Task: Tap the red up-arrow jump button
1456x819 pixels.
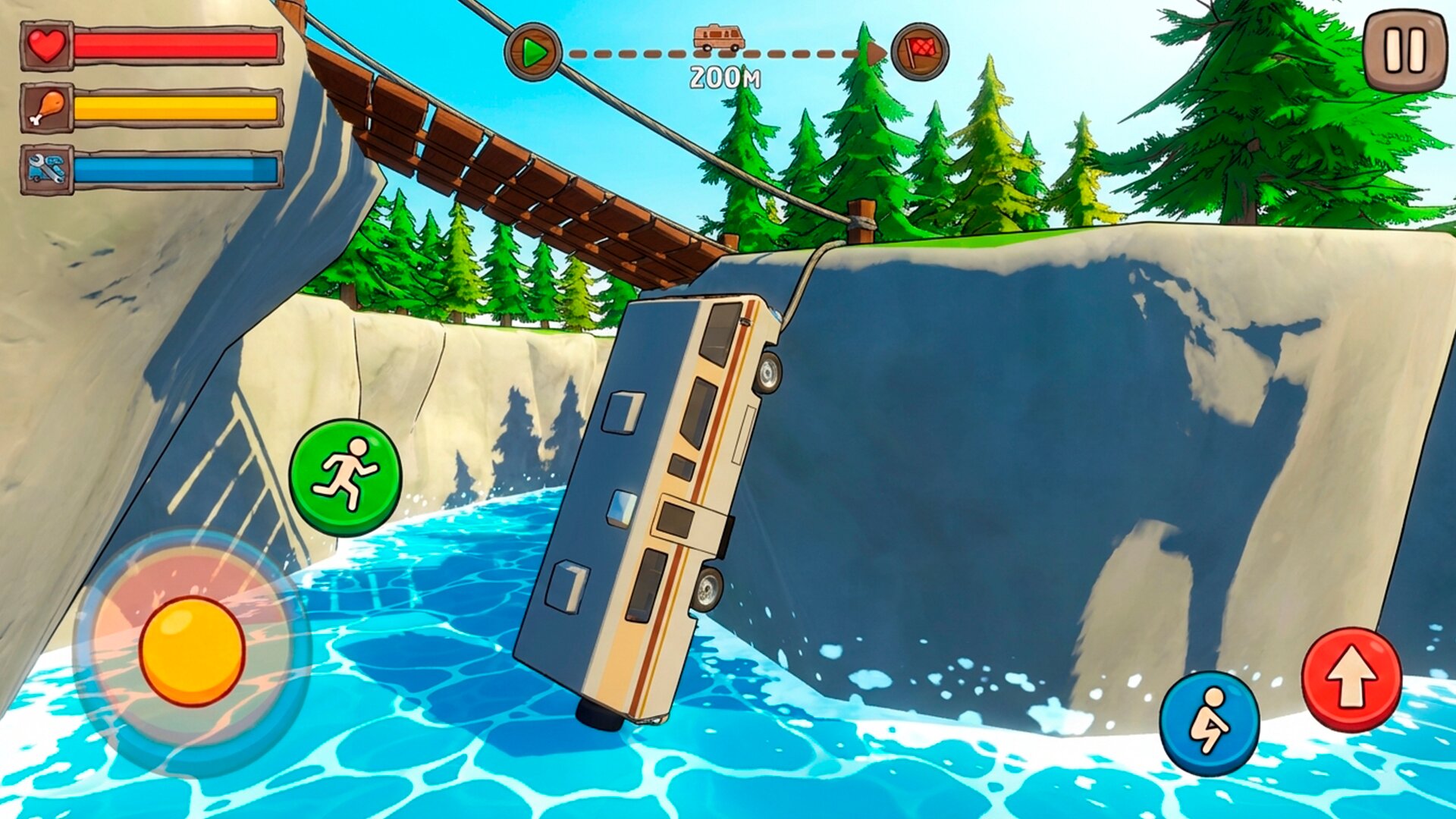Action: tap(1351, 678)
